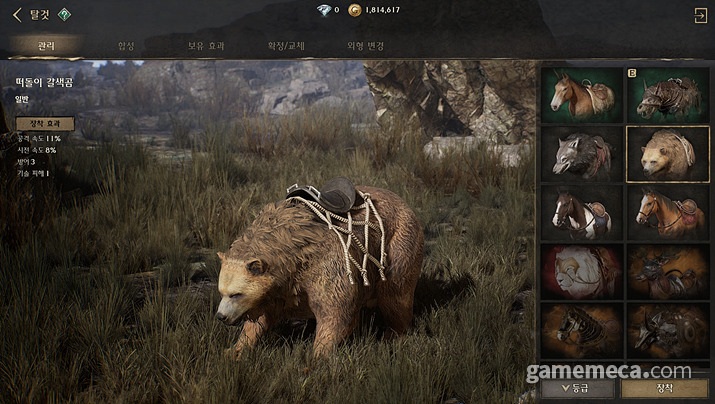Show the 장착 효과 equip effects

[44, 124]
